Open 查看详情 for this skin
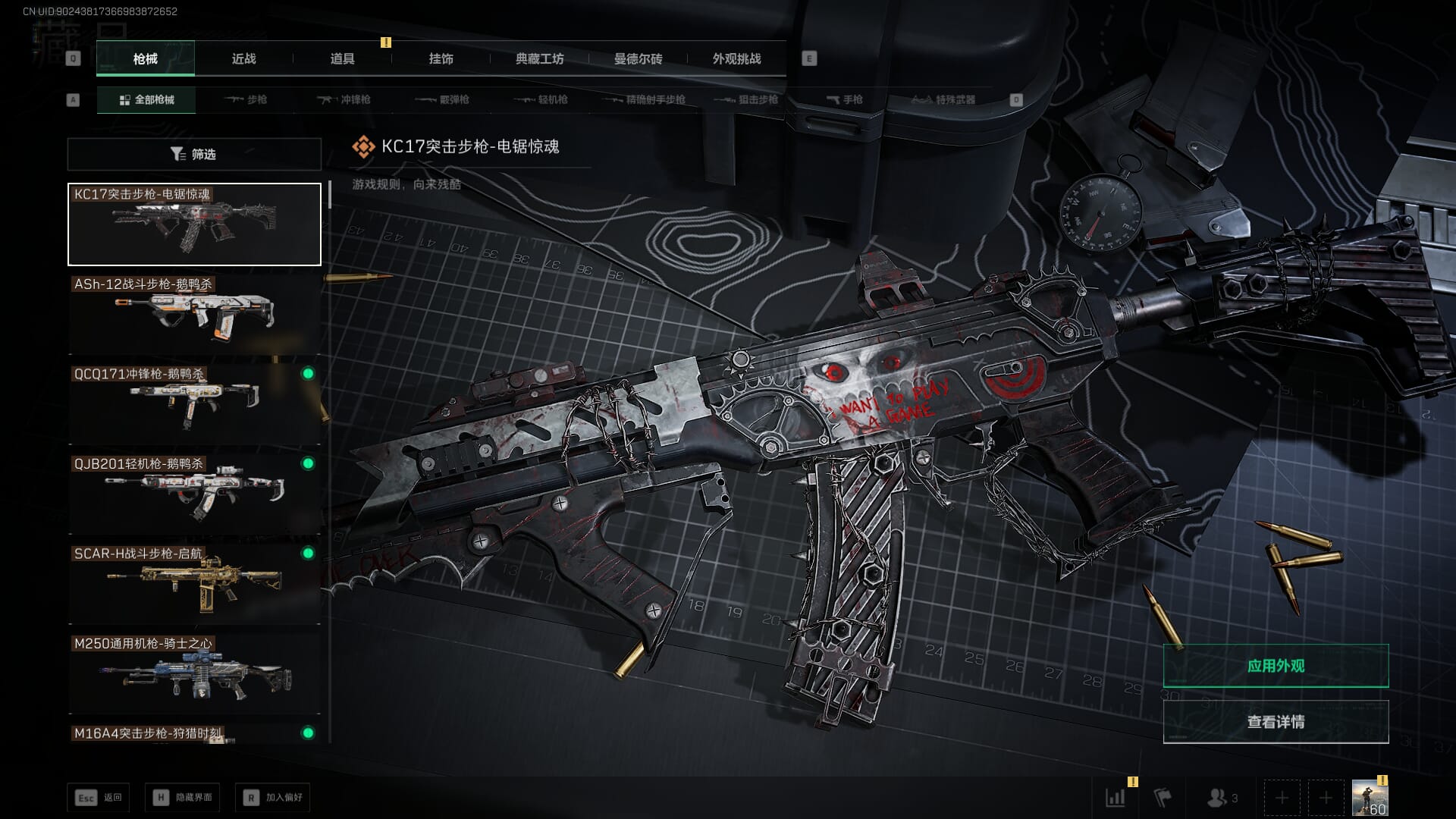Screen dimensions: 1456x819 tap(1276, 722)
